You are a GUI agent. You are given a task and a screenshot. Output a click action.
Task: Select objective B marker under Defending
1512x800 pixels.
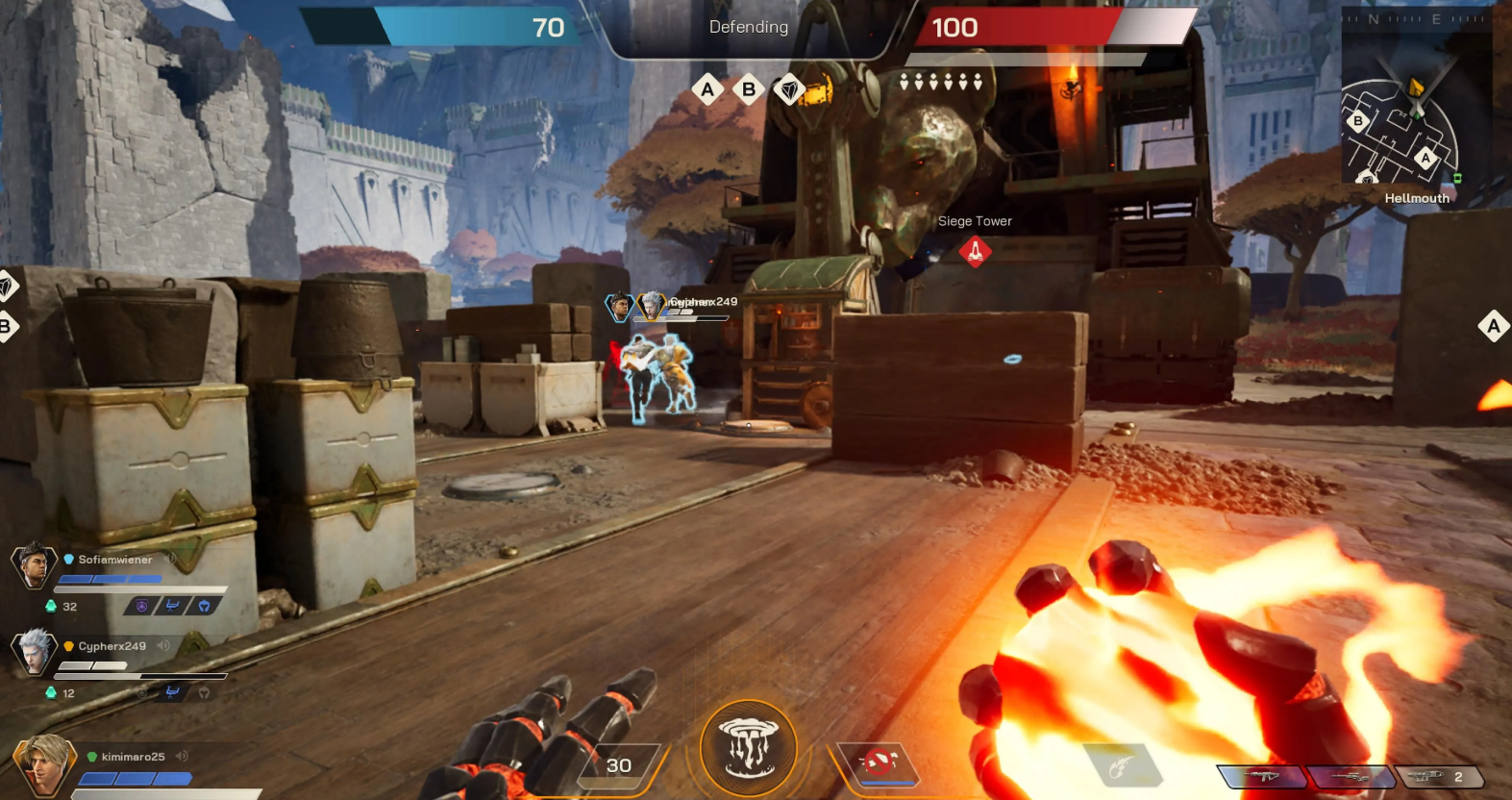pos(749,90)
